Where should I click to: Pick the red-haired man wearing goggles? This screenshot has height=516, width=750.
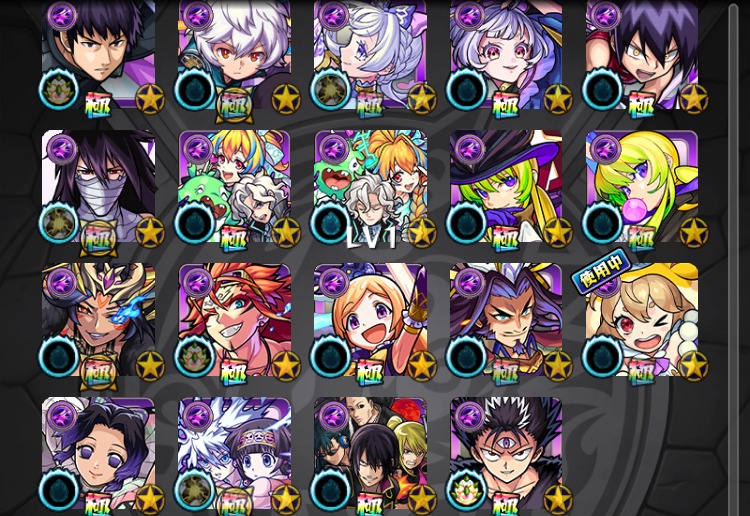point(235,320)
